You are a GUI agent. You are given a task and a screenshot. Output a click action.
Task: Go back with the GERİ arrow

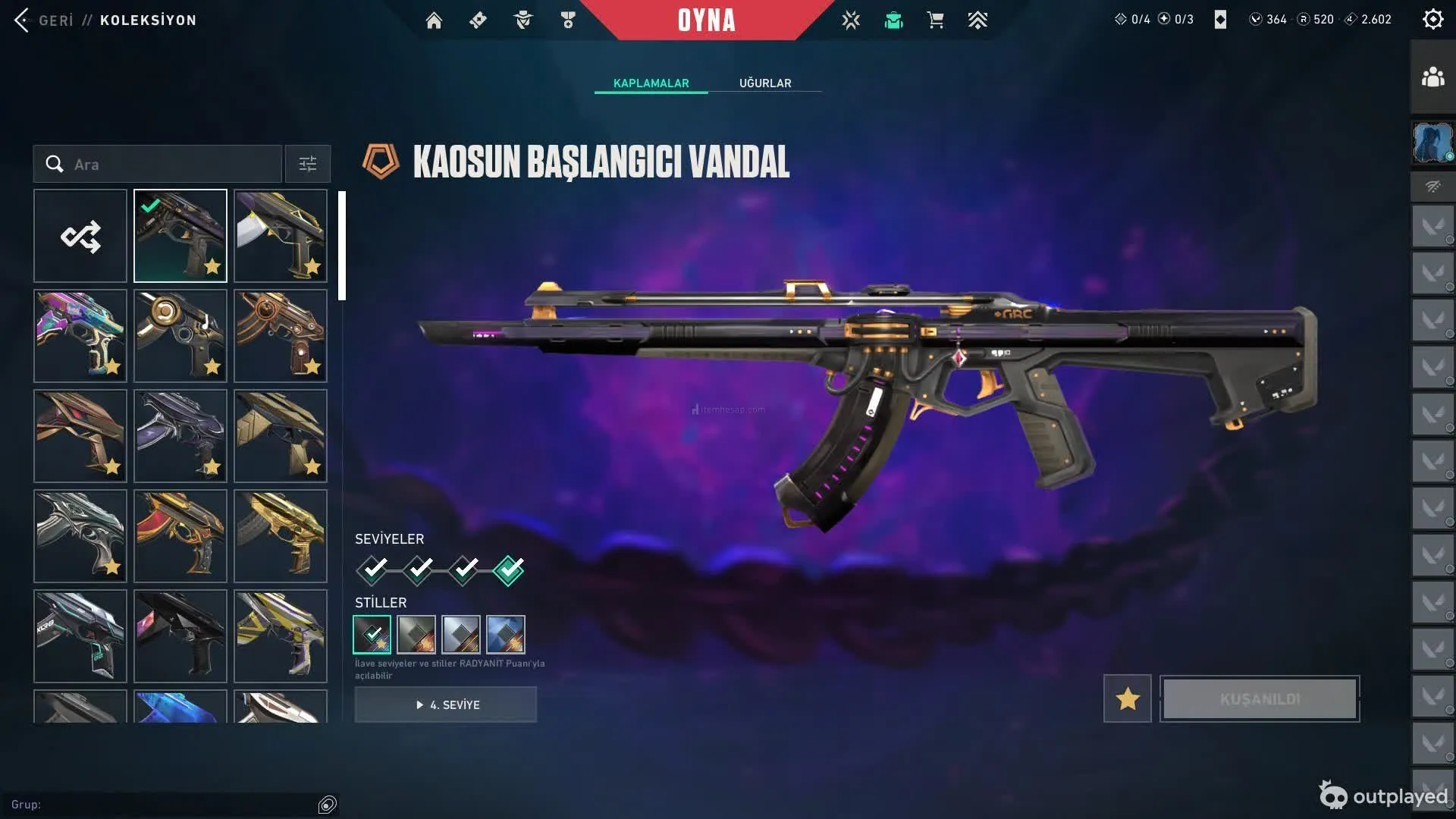pos(23,20)
